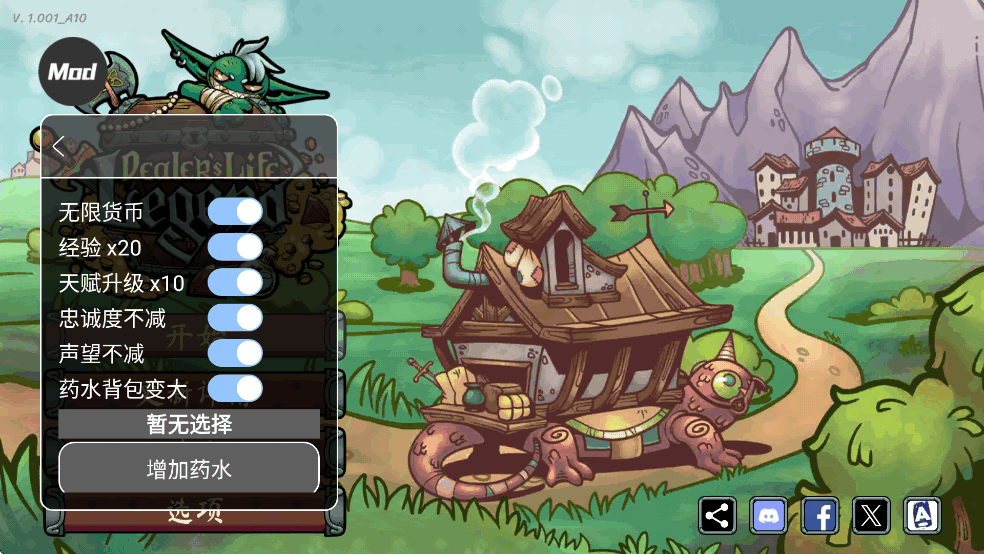984x554 pixels.
Task: Click the 增加药水 button
Action: (189, 468)
